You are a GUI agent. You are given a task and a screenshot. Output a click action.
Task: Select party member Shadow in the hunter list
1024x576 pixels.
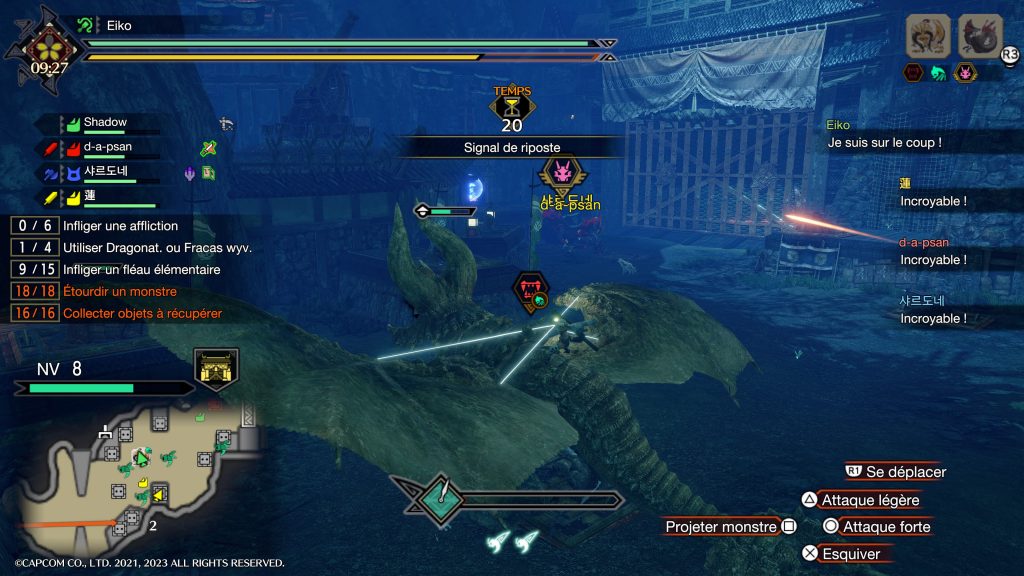point(104,123)
